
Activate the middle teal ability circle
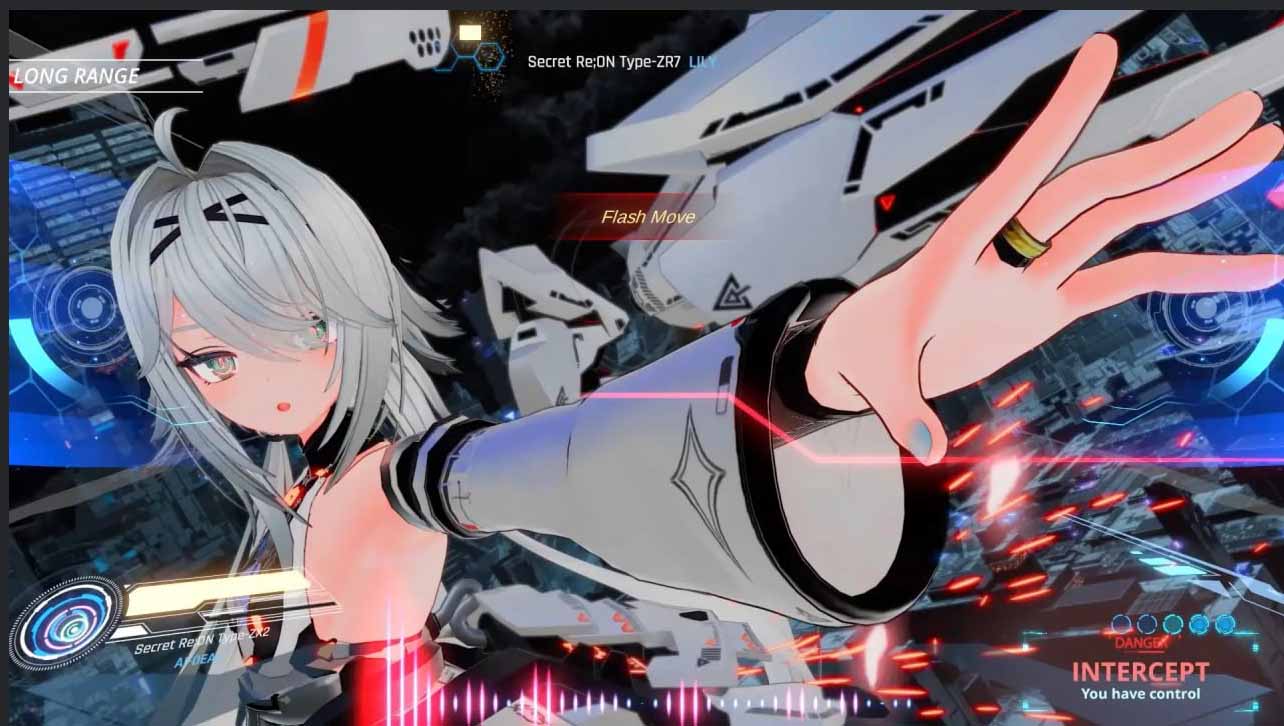click(1172, 624)
